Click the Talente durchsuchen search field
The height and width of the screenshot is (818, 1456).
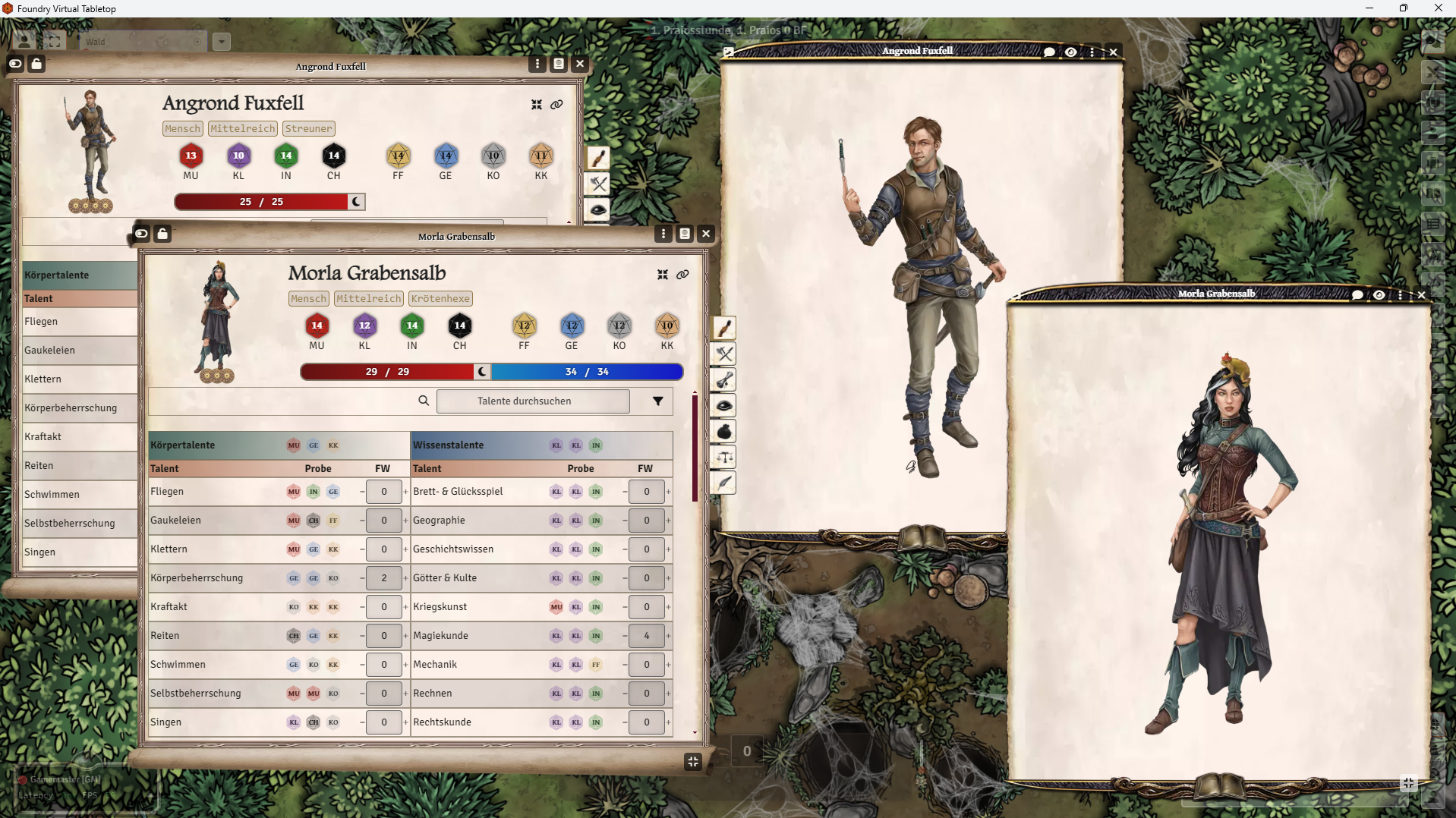coord(532,401)
